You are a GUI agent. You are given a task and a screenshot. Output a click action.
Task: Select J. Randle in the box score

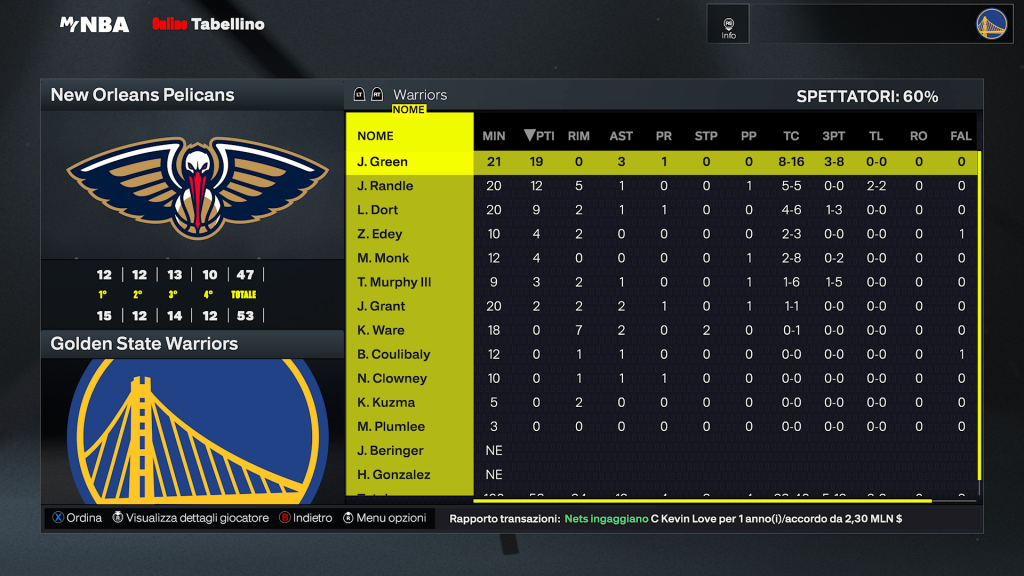pos(385,186)
